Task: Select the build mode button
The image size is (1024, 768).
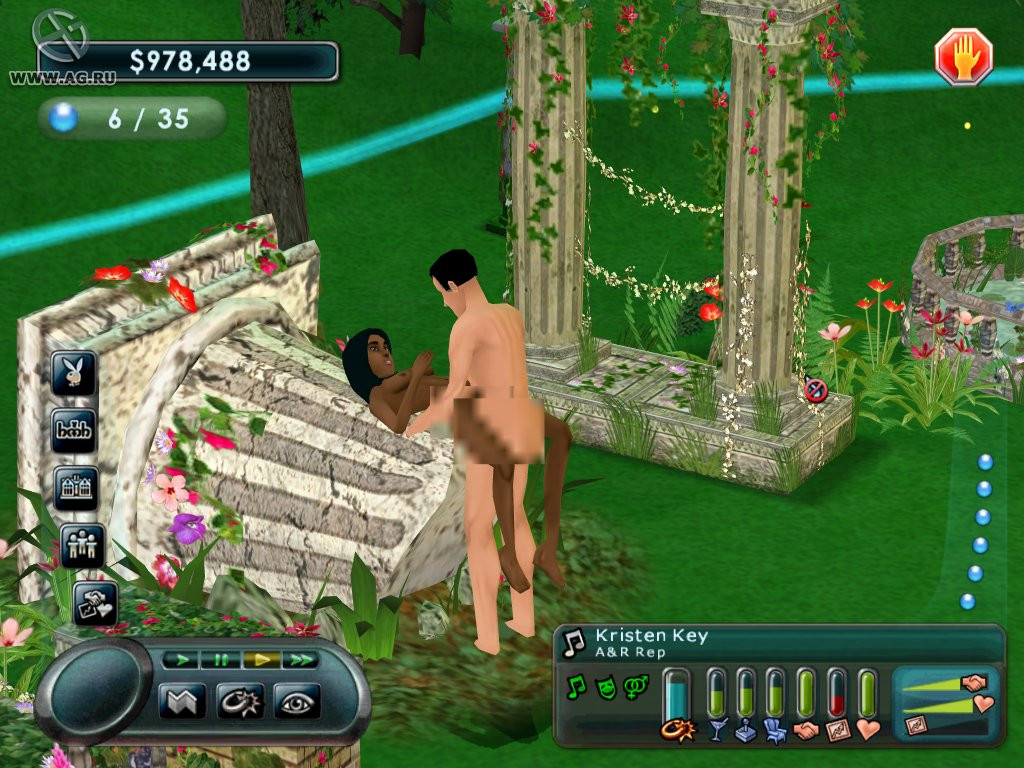Action: tap(75, 431)
